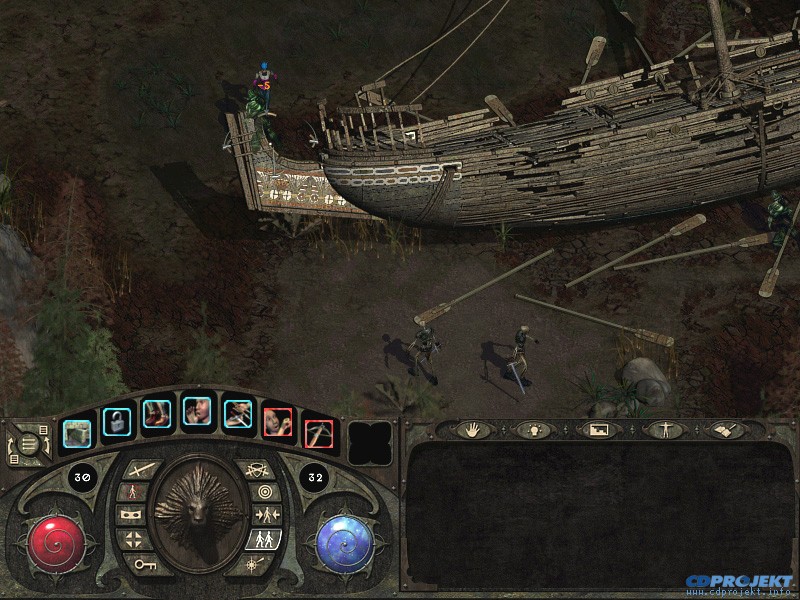Click the four-arrows gather button
The image size is (800, 600).
tap(133, 540)
